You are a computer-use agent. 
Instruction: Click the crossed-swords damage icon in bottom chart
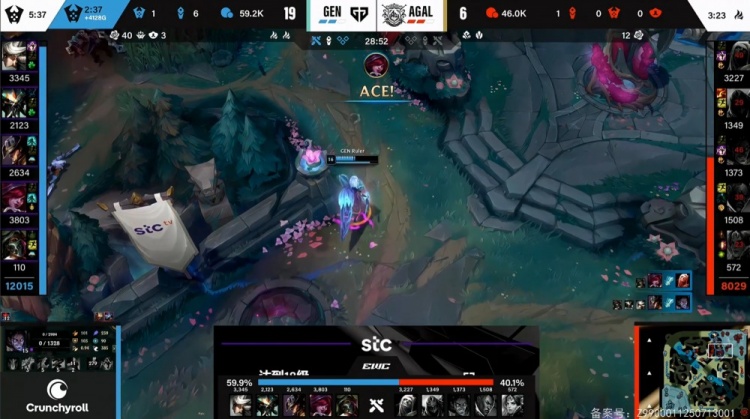377,405
